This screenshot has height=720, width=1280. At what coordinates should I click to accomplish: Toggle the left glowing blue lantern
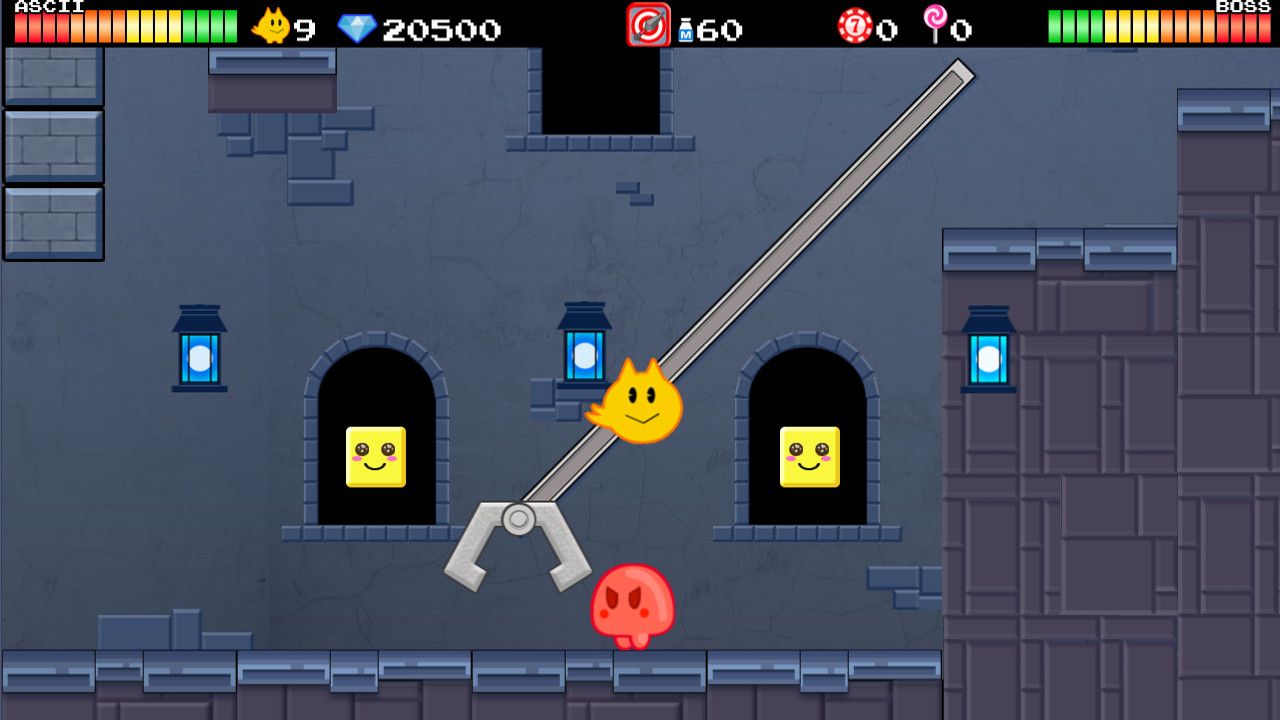tap(199, 355)
